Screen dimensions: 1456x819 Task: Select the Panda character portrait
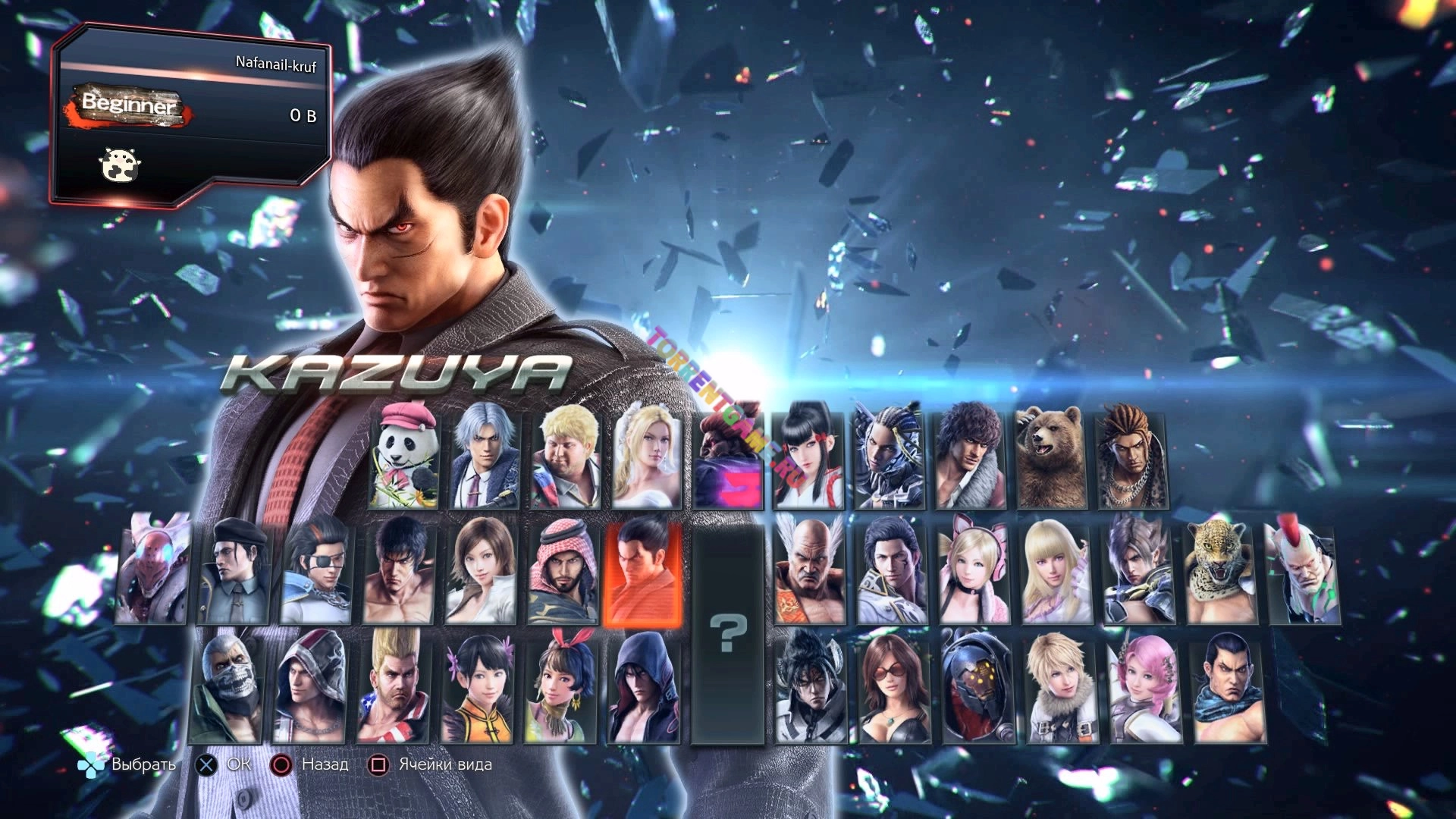click(x=404, y=457)
